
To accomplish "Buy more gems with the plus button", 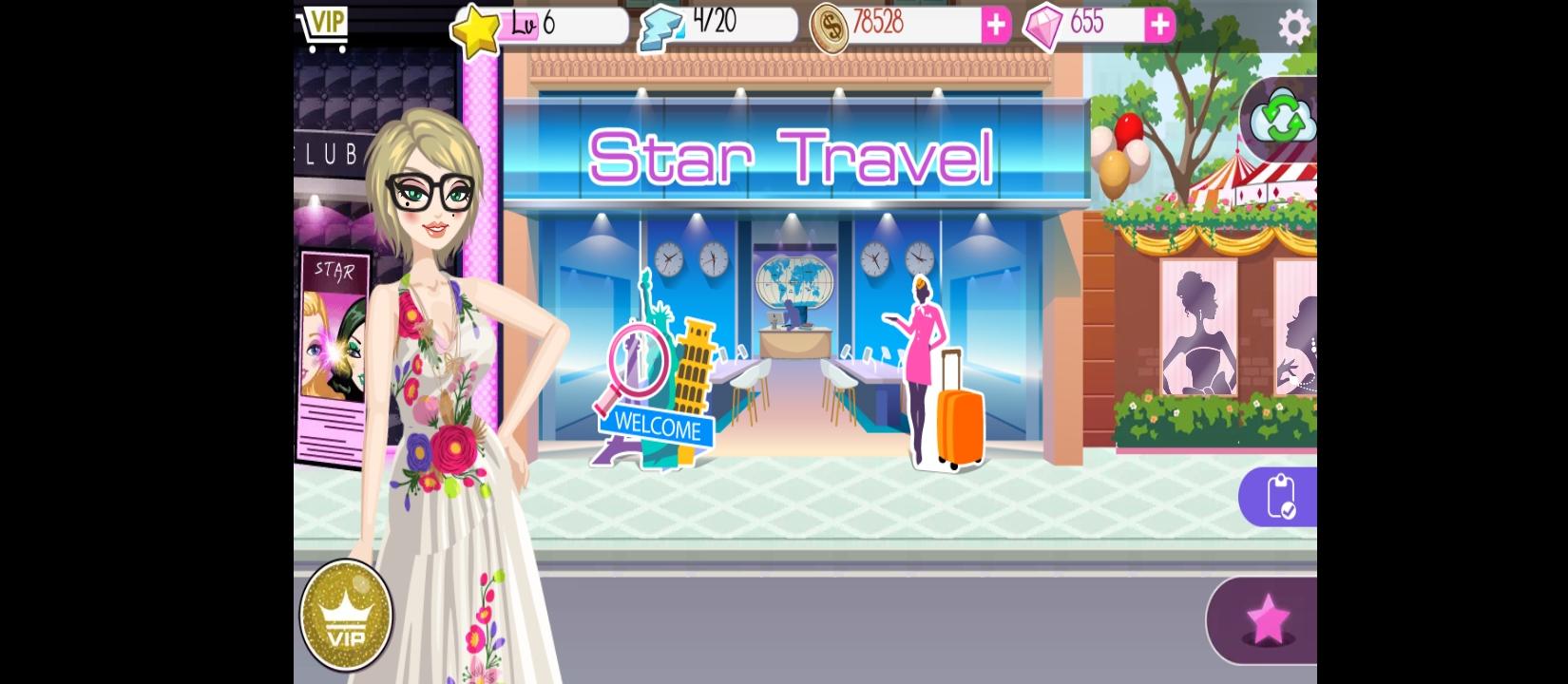I will [1159, 26].
